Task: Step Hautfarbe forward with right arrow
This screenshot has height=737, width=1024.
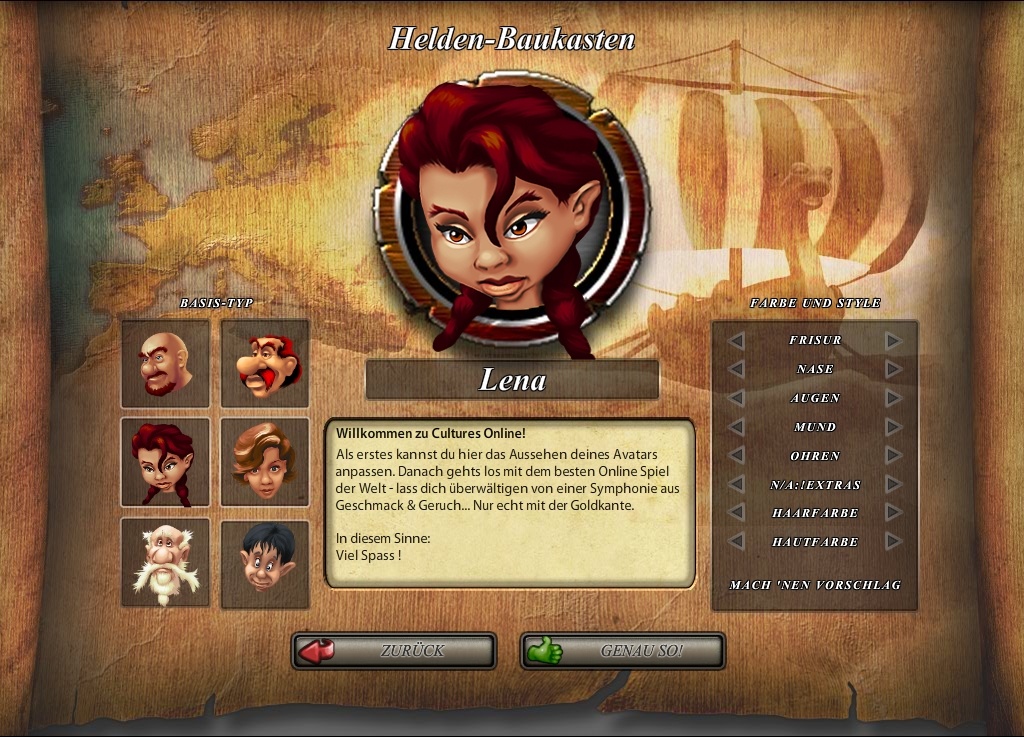Action: (x=893, y=542)
